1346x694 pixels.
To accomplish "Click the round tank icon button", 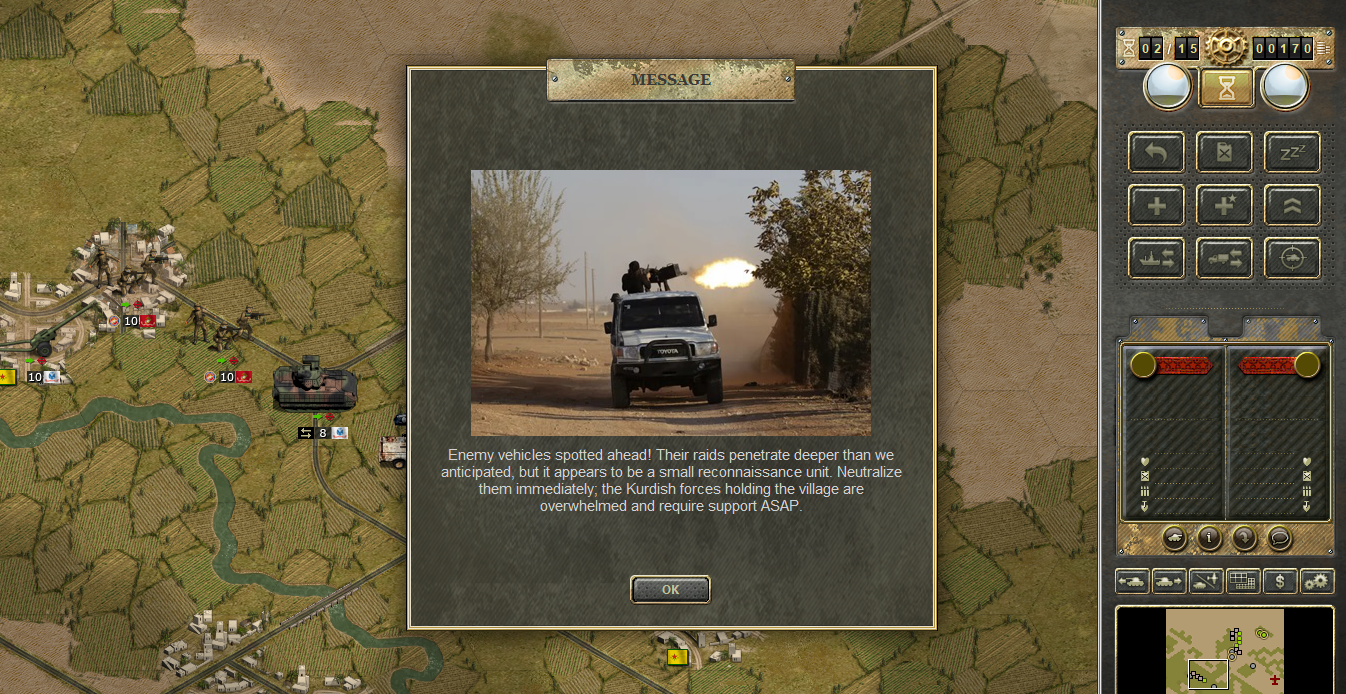I will 1175,538.
